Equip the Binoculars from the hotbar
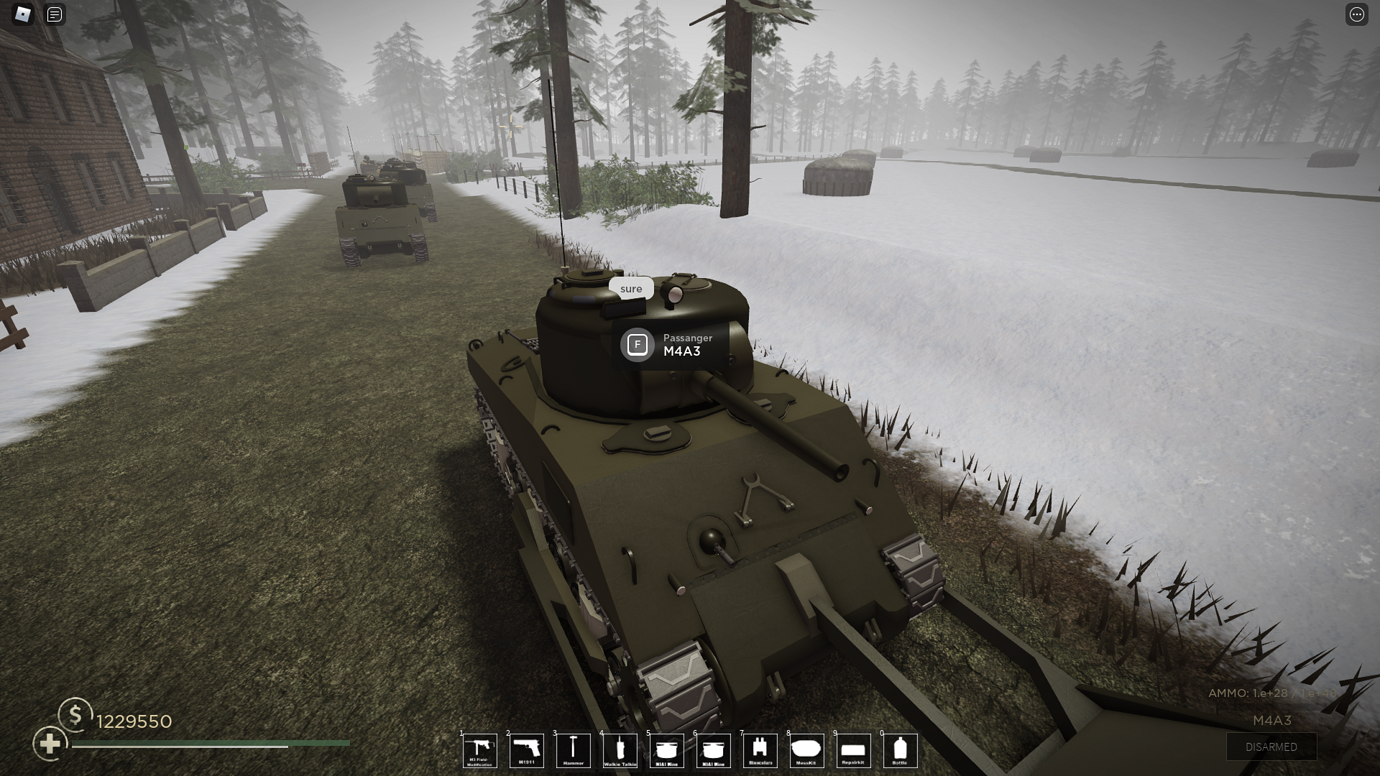Image resolution: width=1380 pixels, height=776 pixels. [761, 750]
